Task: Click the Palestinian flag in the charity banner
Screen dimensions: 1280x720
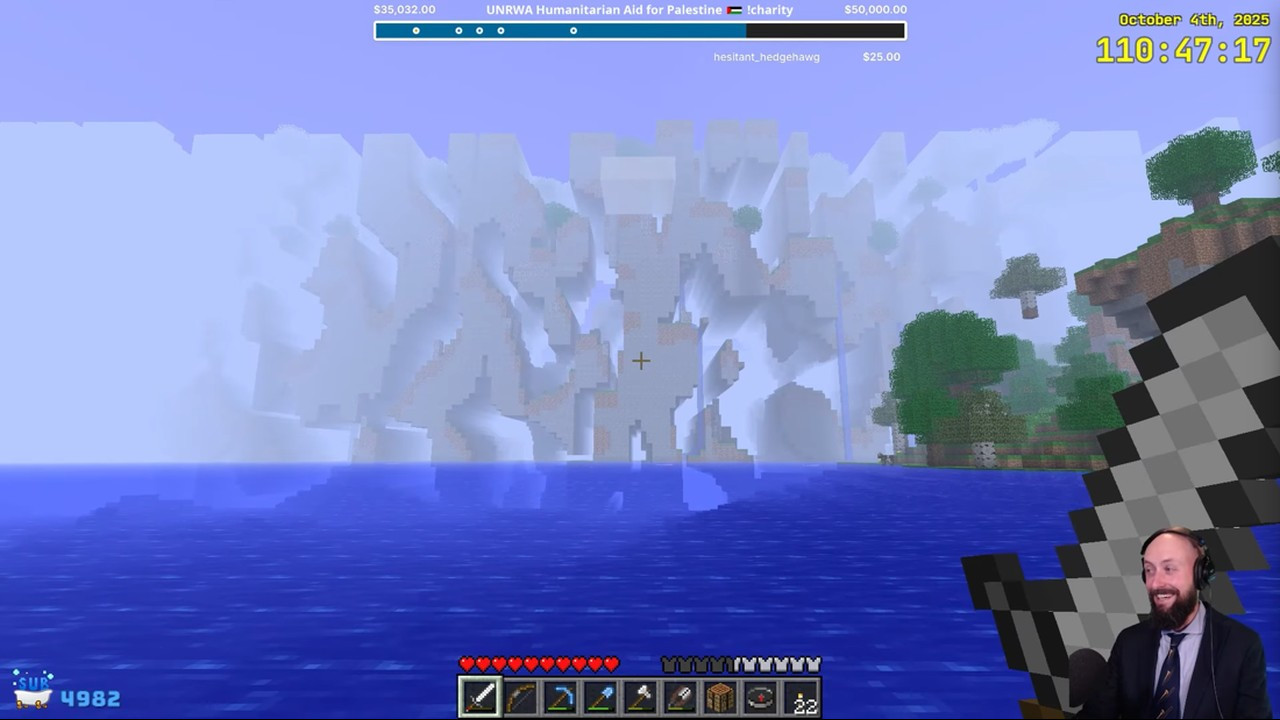Action: 732,9
